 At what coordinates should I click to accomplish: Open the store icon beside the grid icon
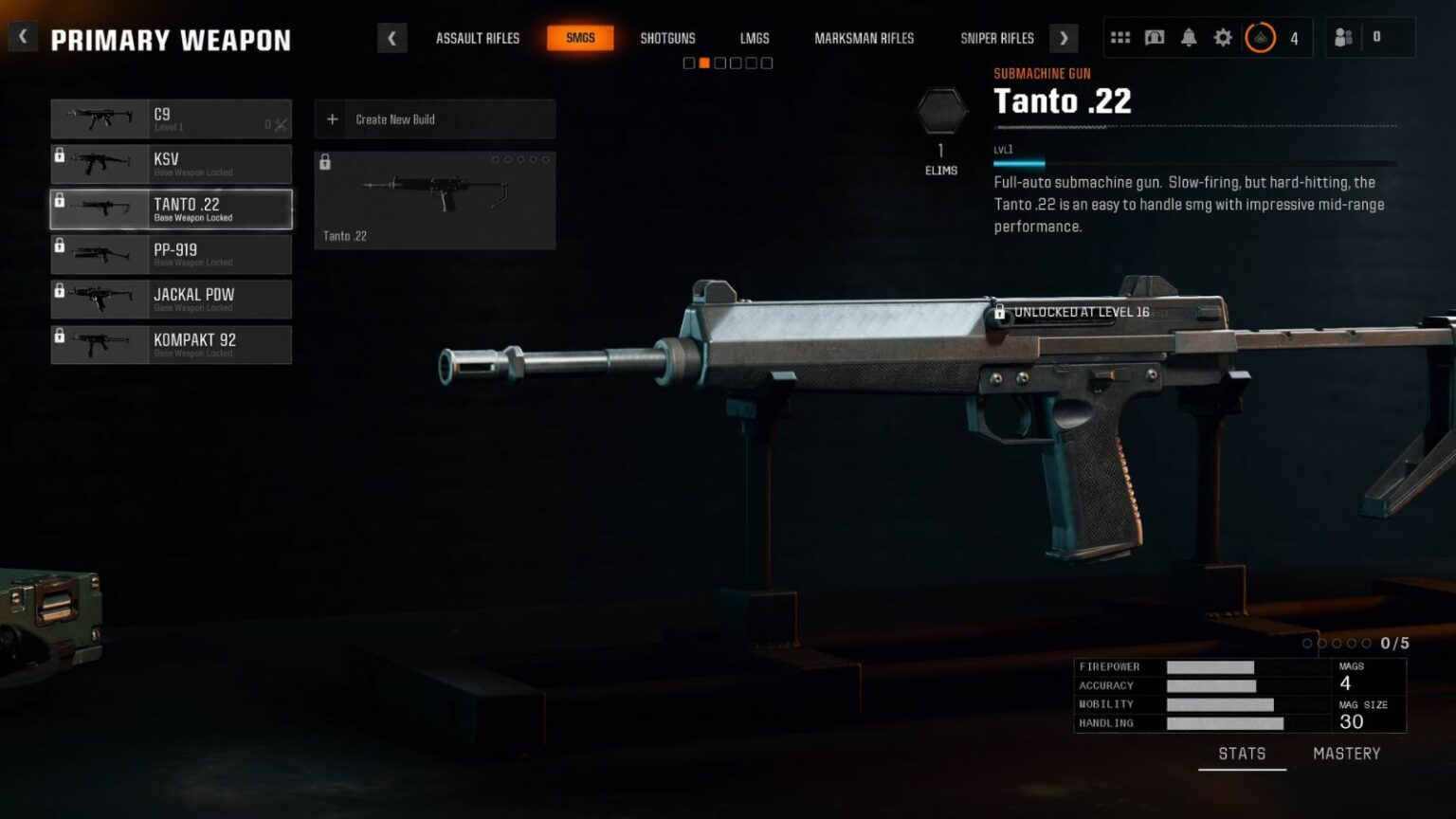(1156, 36)
